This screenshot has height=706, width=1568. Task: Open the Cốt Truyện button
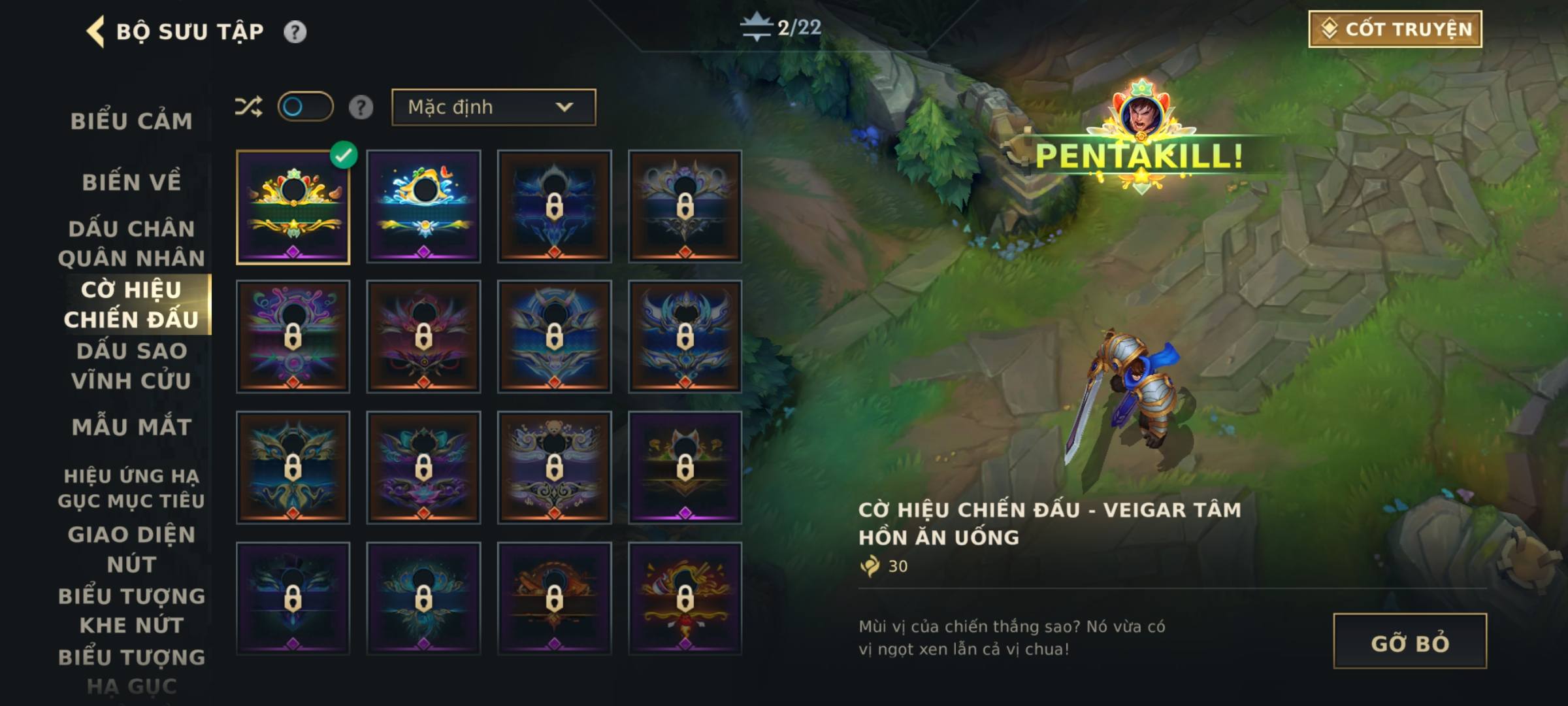click(1395, 29)
